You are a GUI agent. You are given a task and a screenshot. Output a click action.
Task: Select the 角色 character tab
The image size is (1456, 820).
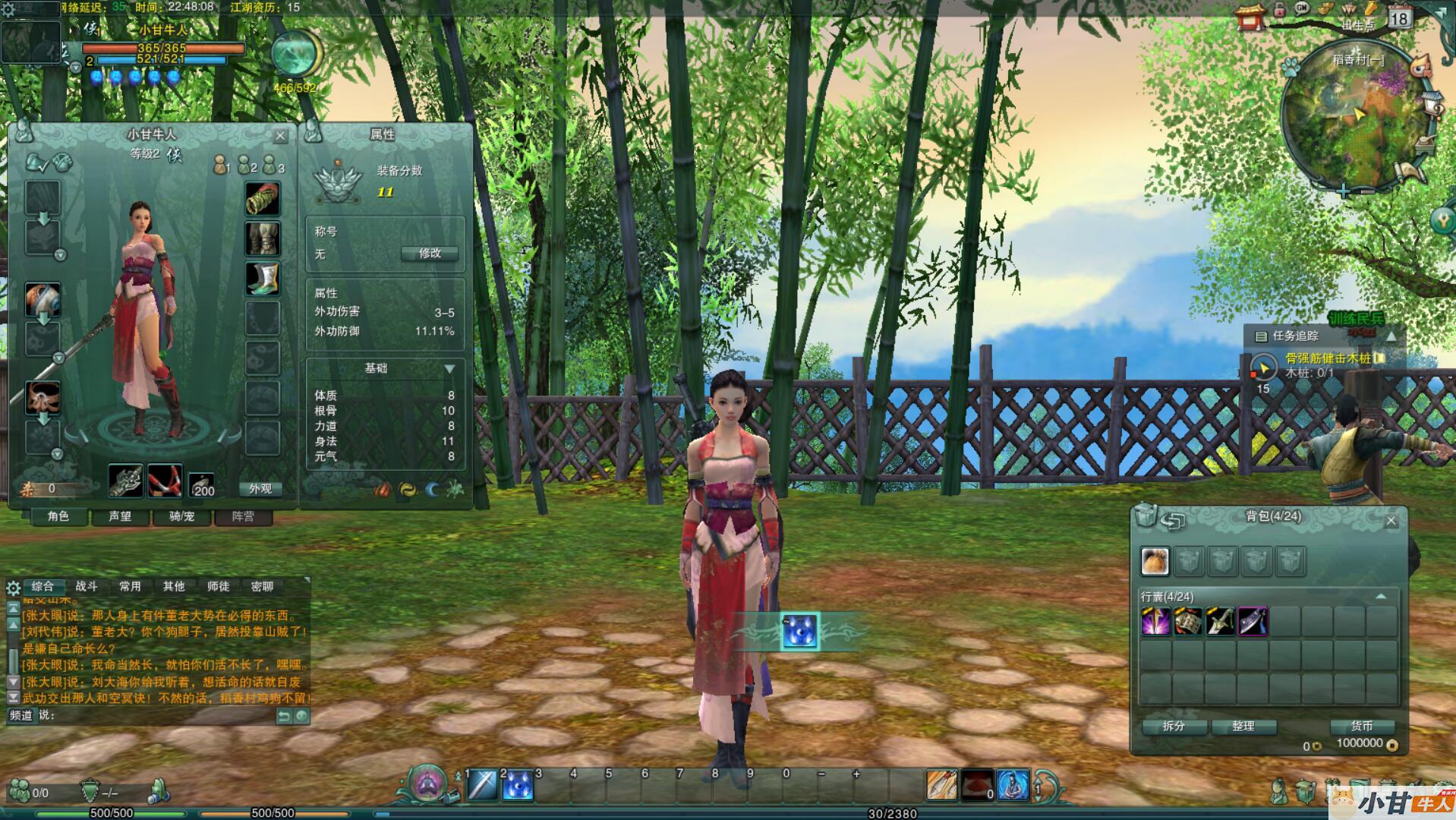tap(58, 517)
